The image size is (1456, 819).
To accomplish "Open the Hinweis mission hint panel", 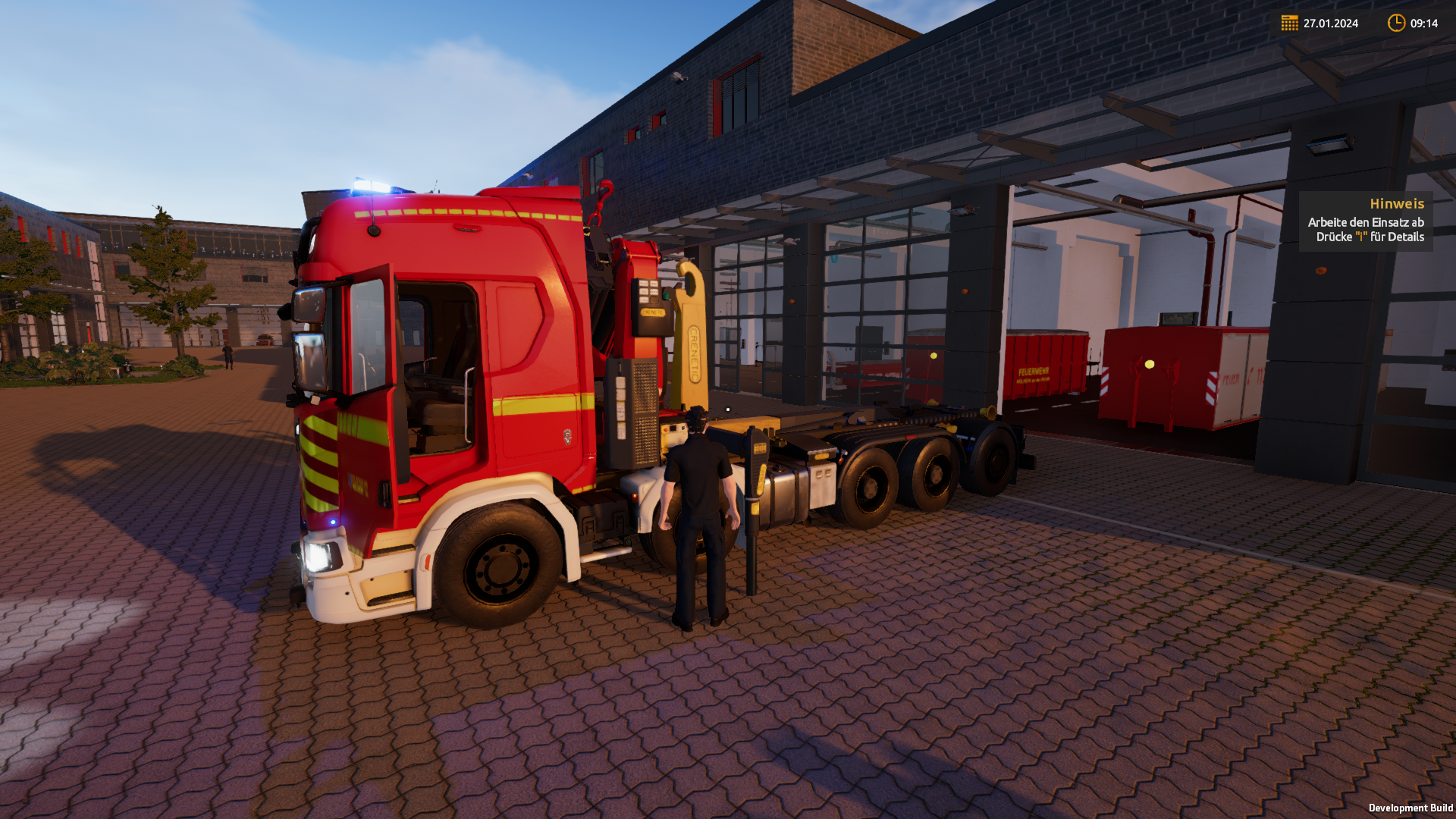I will 1365,221.
